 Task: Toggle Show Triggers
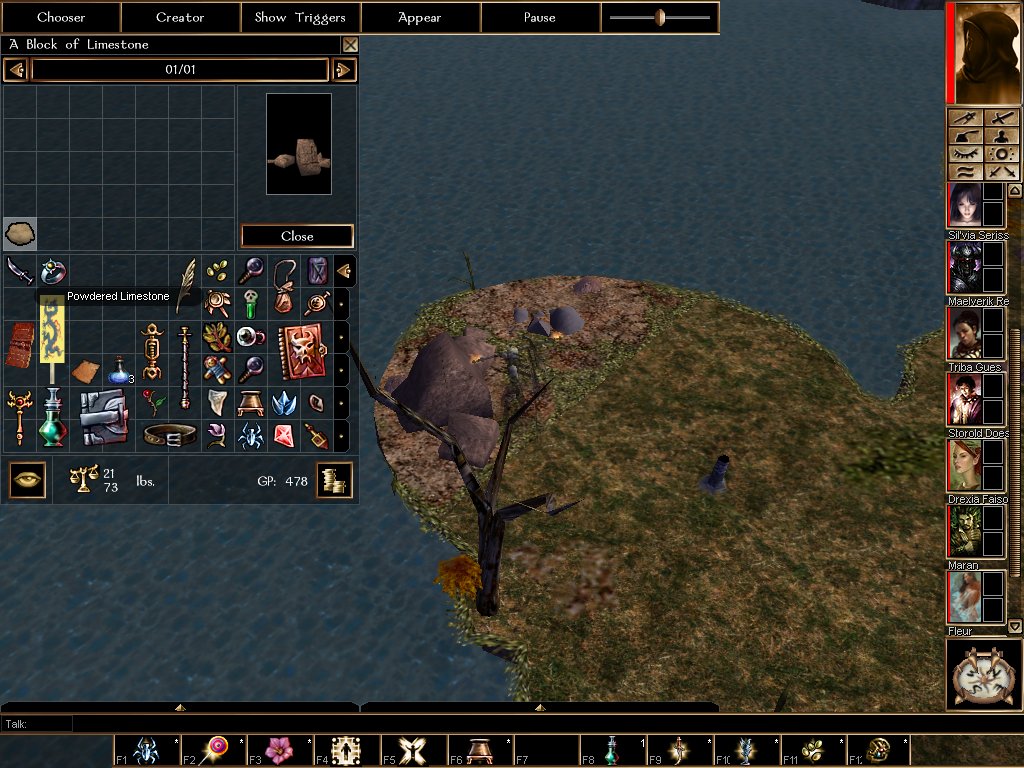click(300, 17)
